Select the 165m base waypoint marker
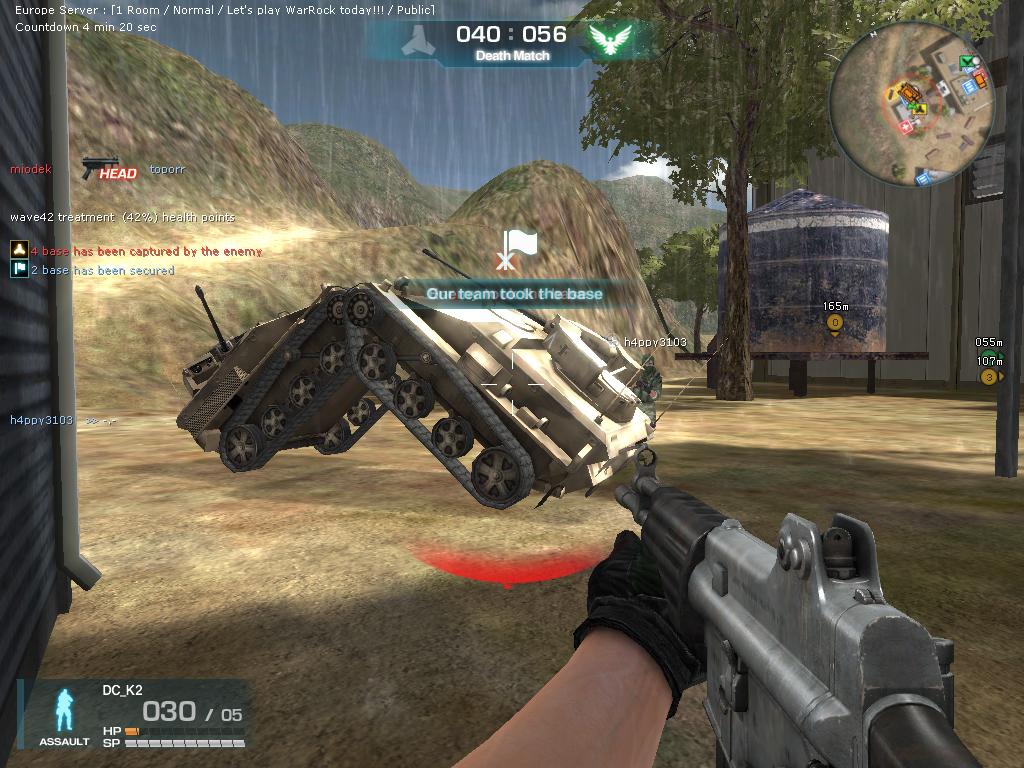The height and width of the screenshot is (768, 1024). tap(834, 322)
